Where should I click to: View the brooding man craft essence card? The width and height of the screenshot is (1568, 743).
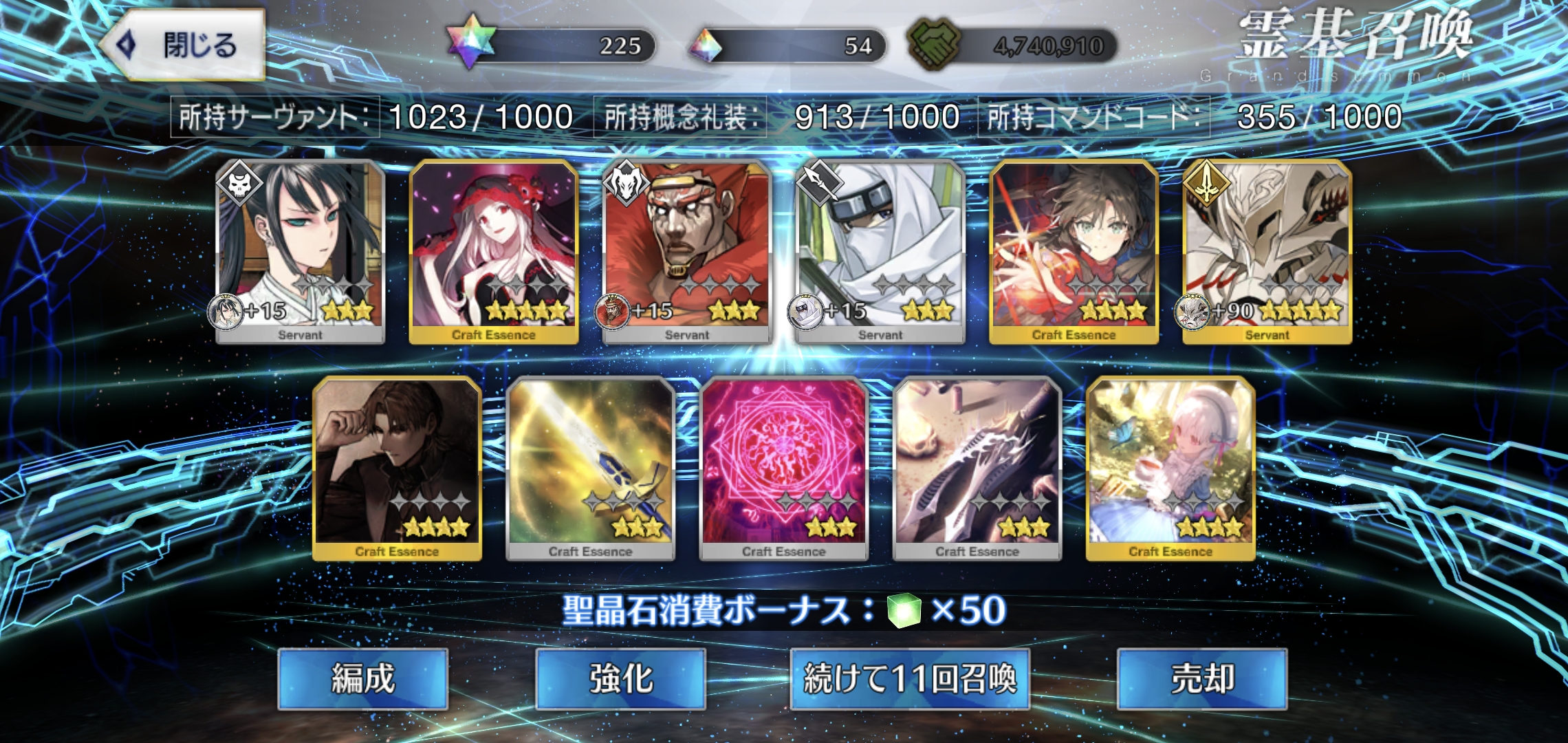coord(397,468)
